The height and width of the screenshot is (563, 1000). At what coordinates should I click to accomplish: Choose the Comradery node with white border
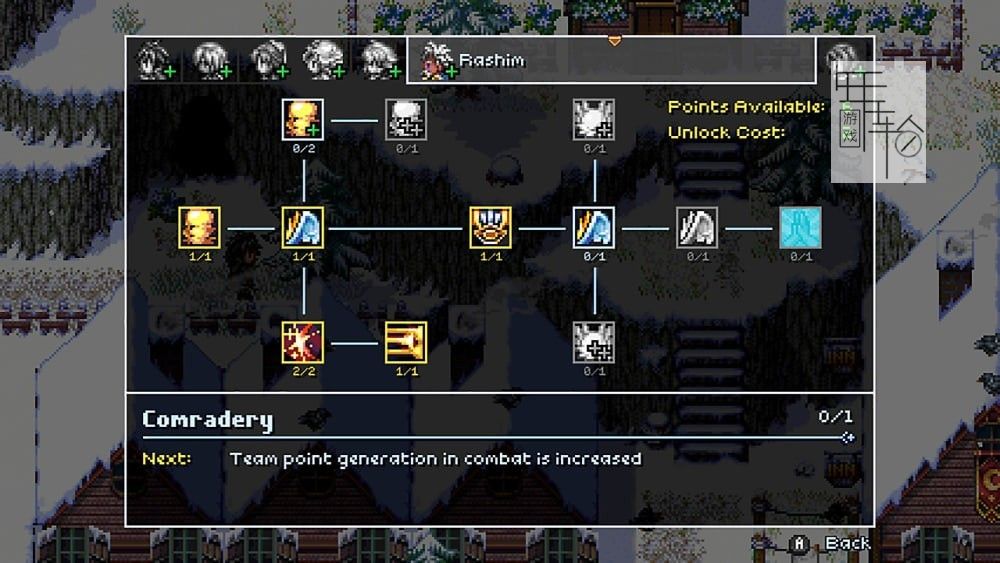(x=594, y=228)
